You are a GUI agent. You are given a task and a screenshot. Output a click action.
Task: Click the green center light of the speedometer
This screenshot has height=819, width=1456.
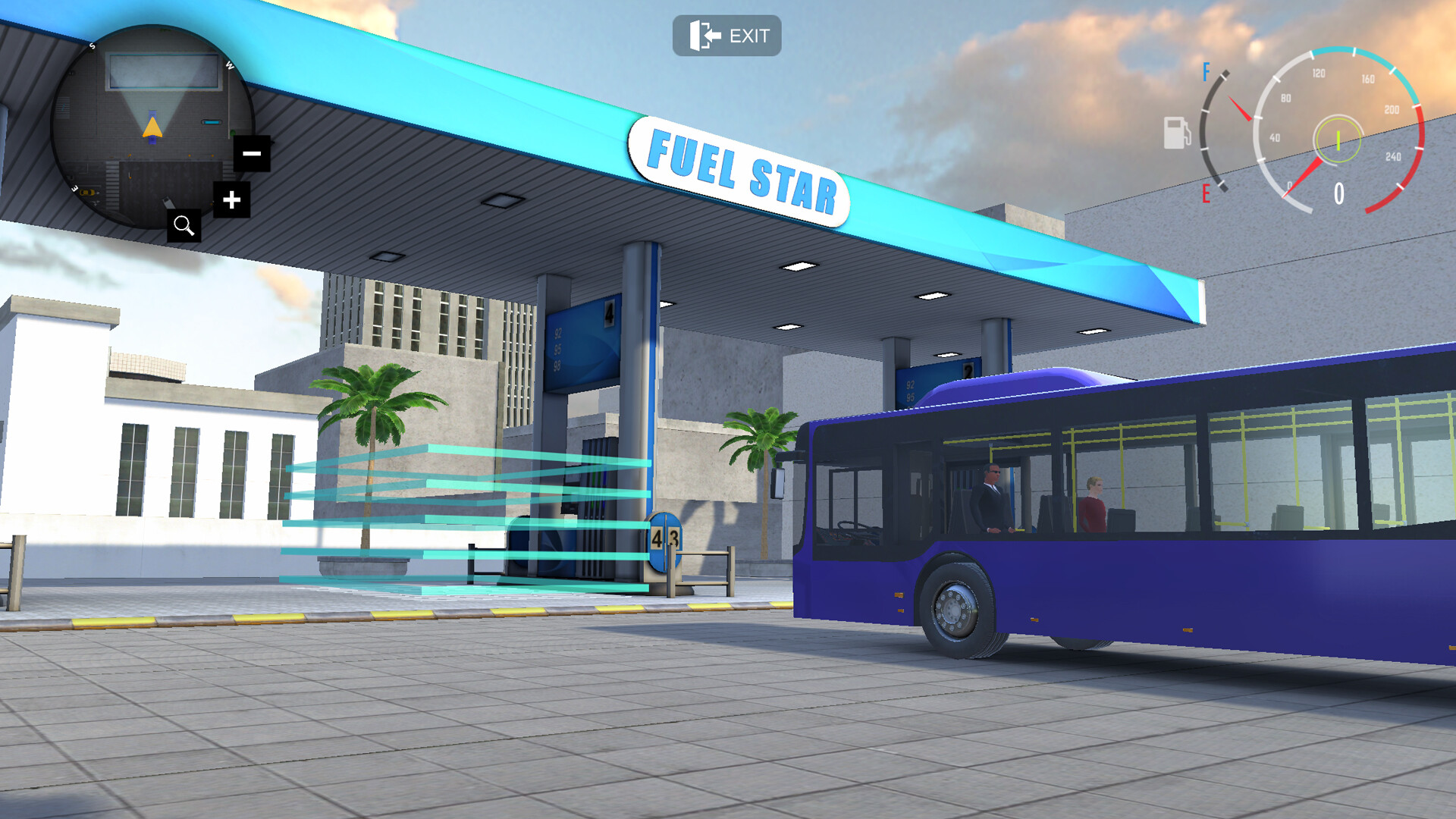tap(1339, 140)
